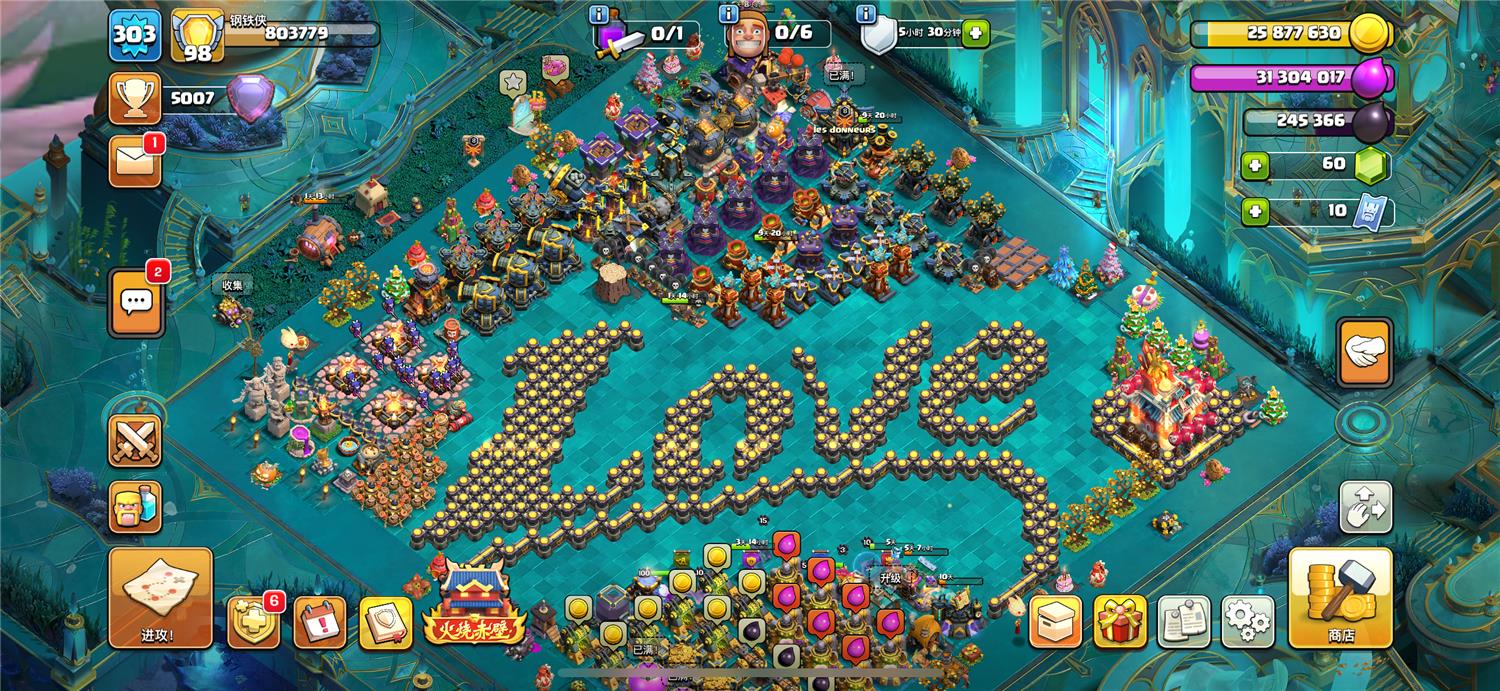Open the builder and potion button
Screen dimensions: 1500x691
[134, 506]
